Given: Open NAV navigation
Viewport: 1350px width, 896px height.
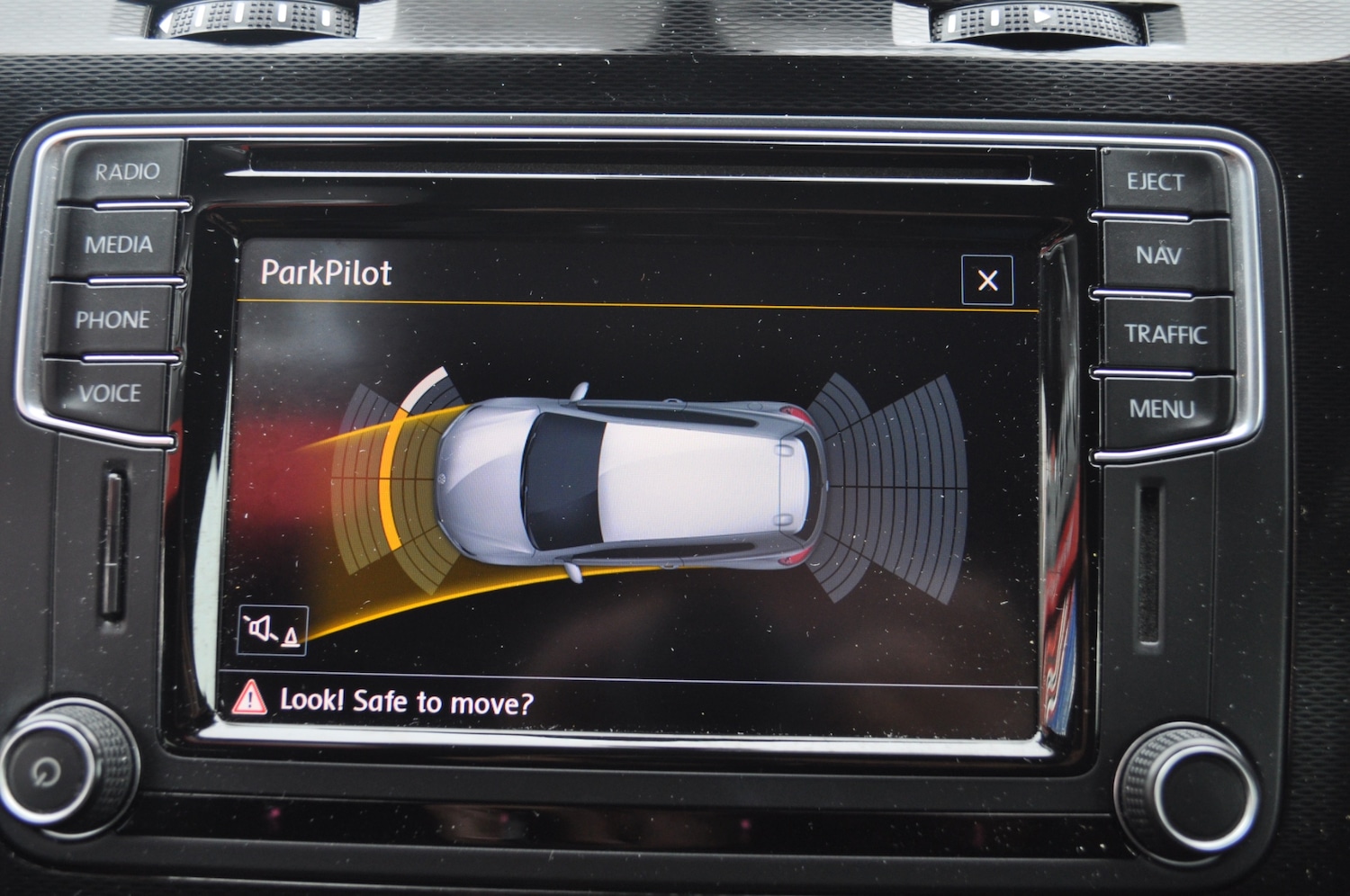Looking at the screenshot, I should (1158, 255).
